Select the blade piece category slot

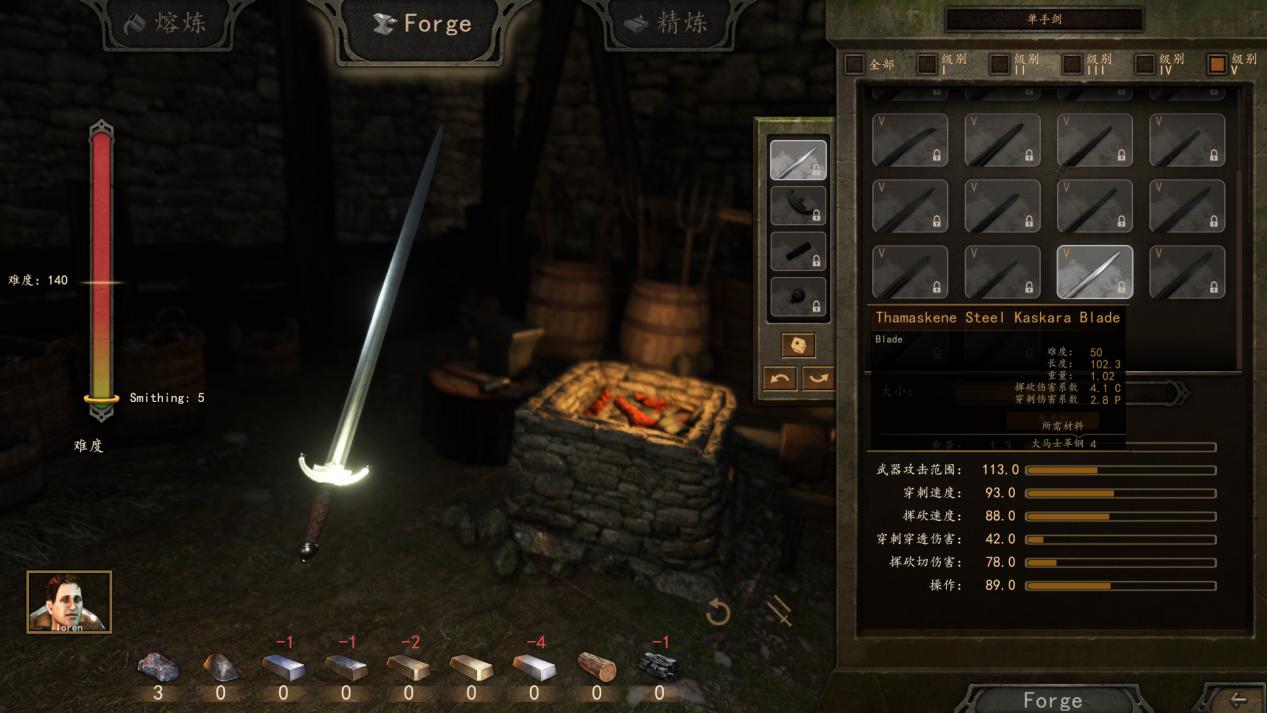point(797,160)
